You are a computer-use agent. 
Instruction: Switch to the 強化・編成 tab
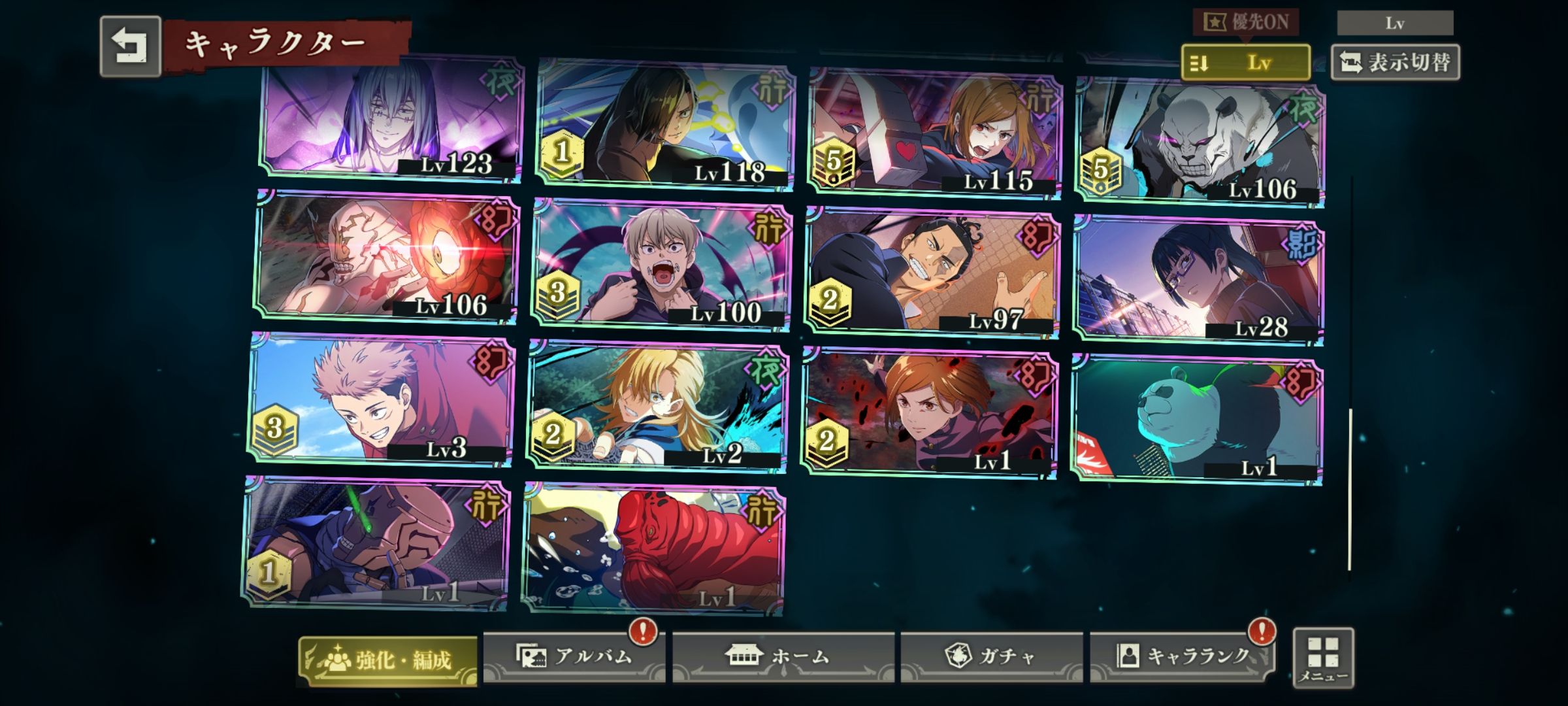point(388,660)
